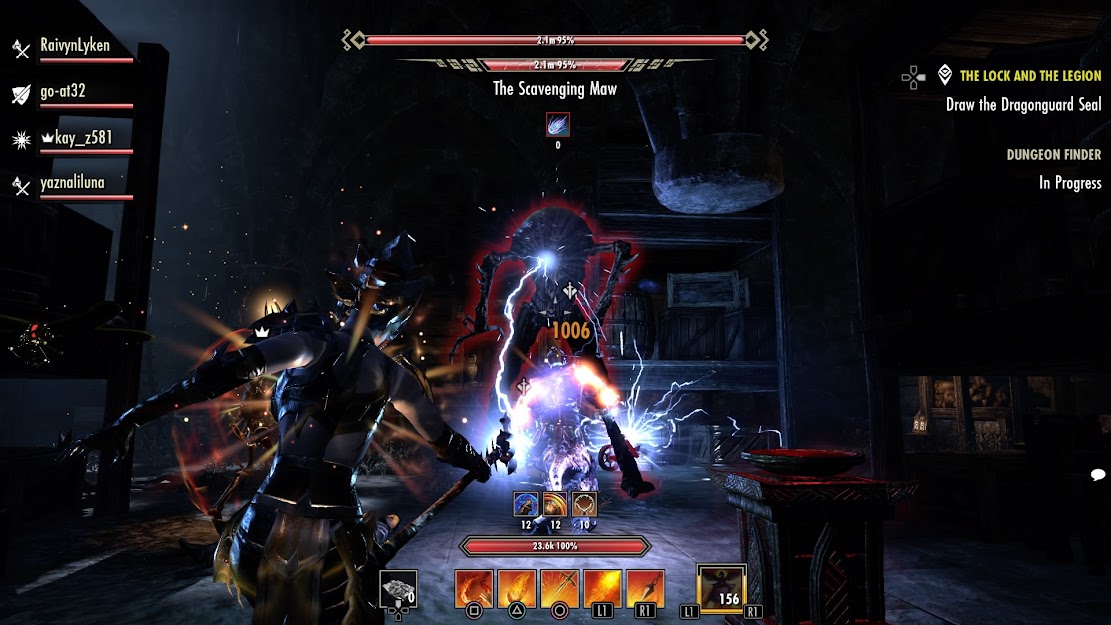Screen dimensions: 1111x625
Task: Open the Dungeon Finder status
Action: [x=1054, y=155]
